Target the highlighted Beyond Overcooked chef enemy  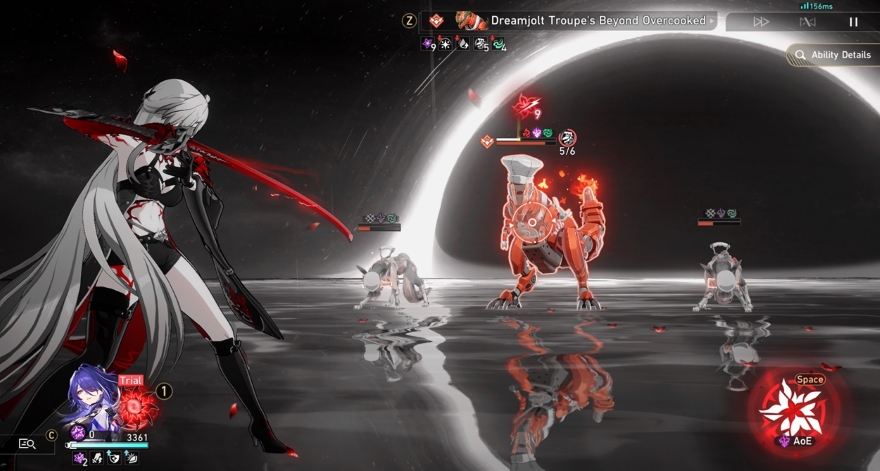click(x=545, y=235)
